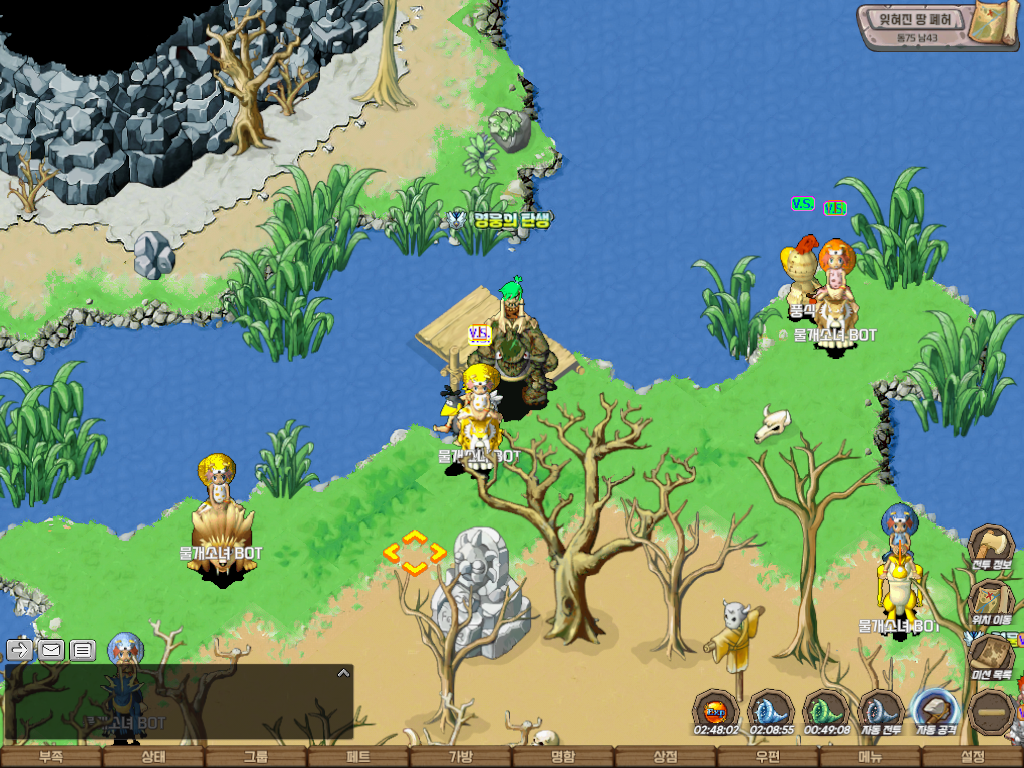The width and height of the screenshot is (1024, 768).
Task: Open the 상태 (status) menu
Action: point(153,757)
